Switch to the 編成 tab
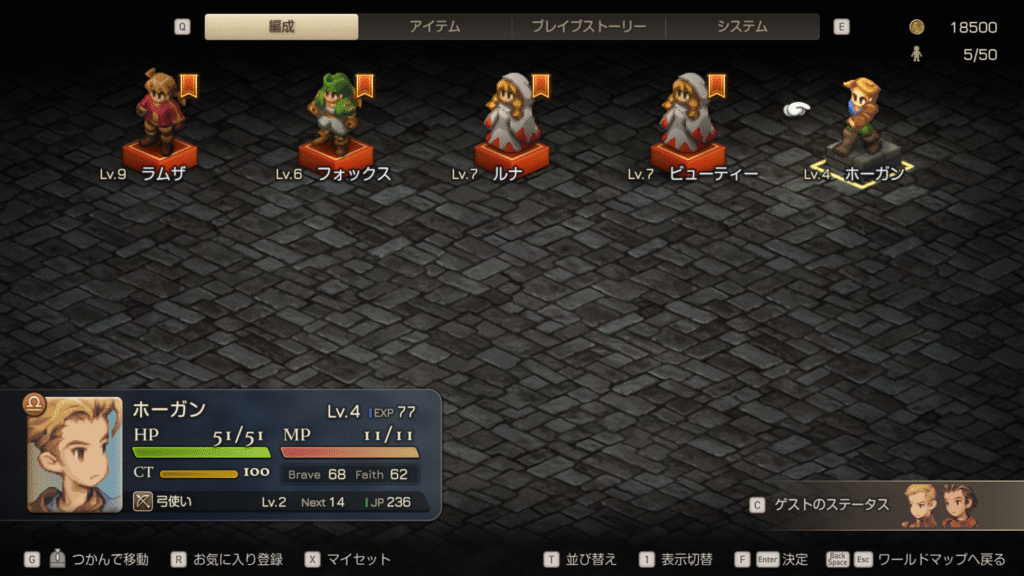The width and height of the screenshot is (1024, 576). (x=281, y=27)
